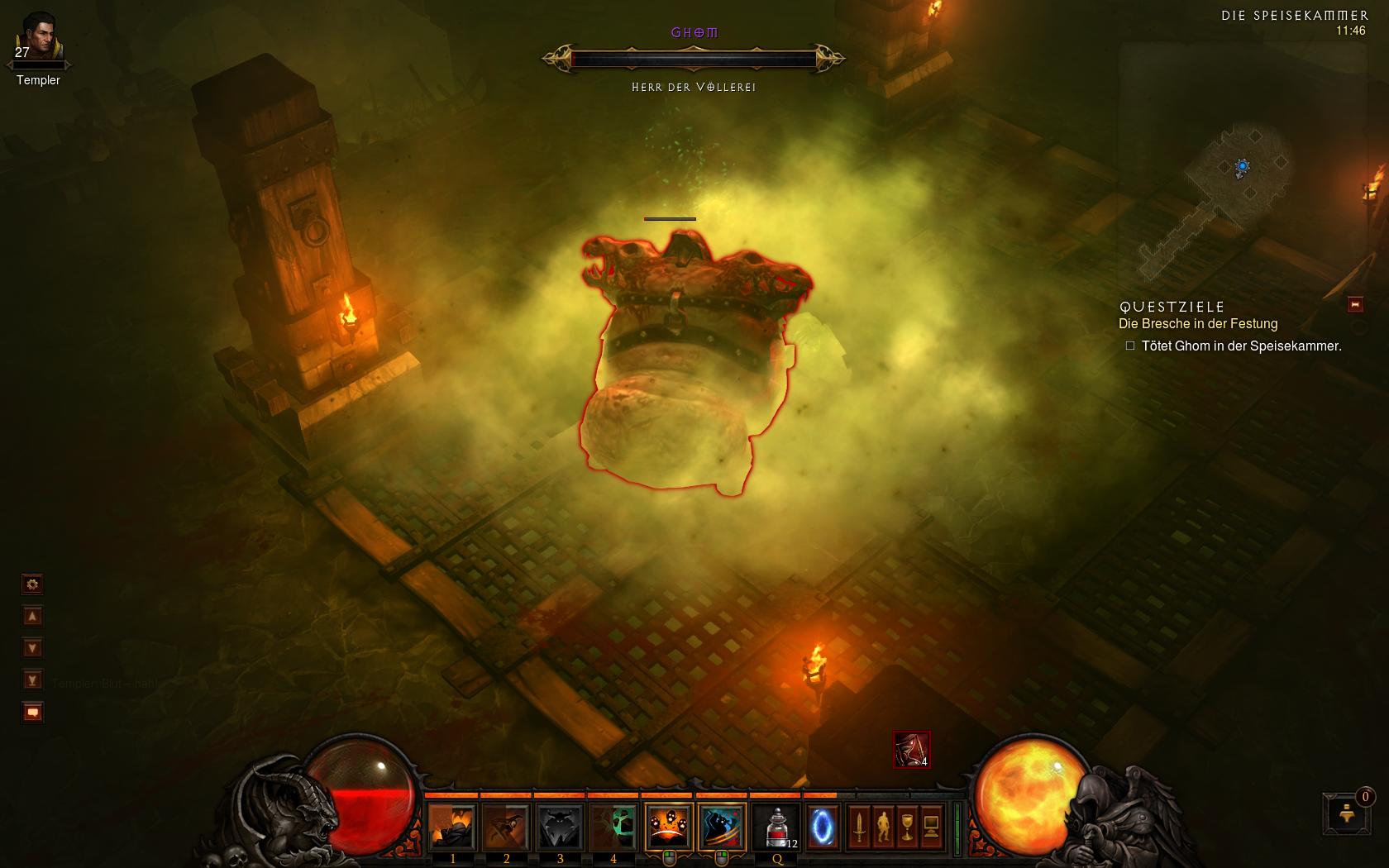Choose the blue slashing right-mouse skill
This screenshot has width=1389, height=868.
(x=722, y=827)
